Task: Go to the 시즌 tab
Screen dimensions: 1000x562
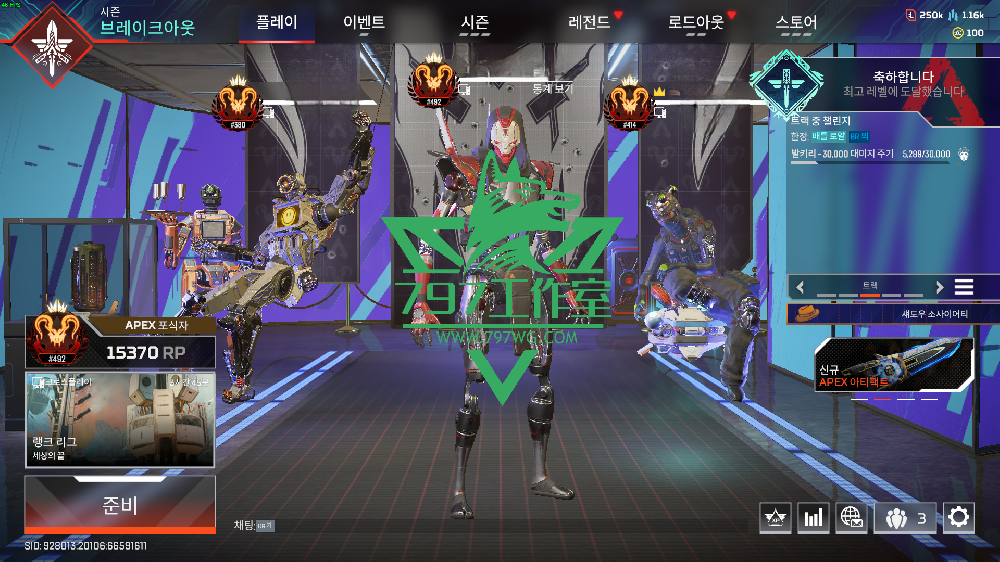Action: point(475,22)
